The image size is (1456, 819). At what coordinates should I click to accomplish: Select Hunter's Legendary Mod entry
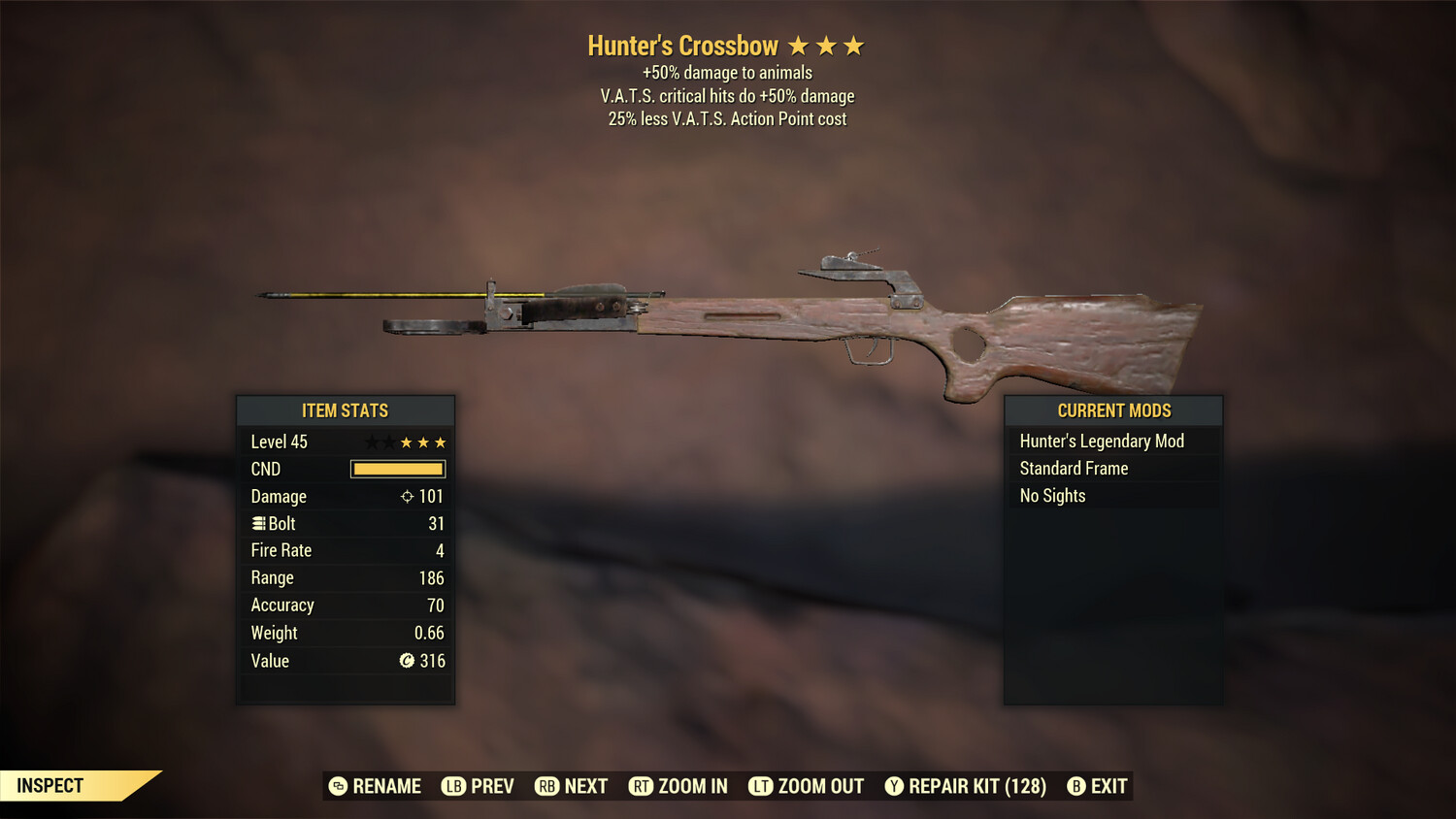click(x=1102, y=441)
